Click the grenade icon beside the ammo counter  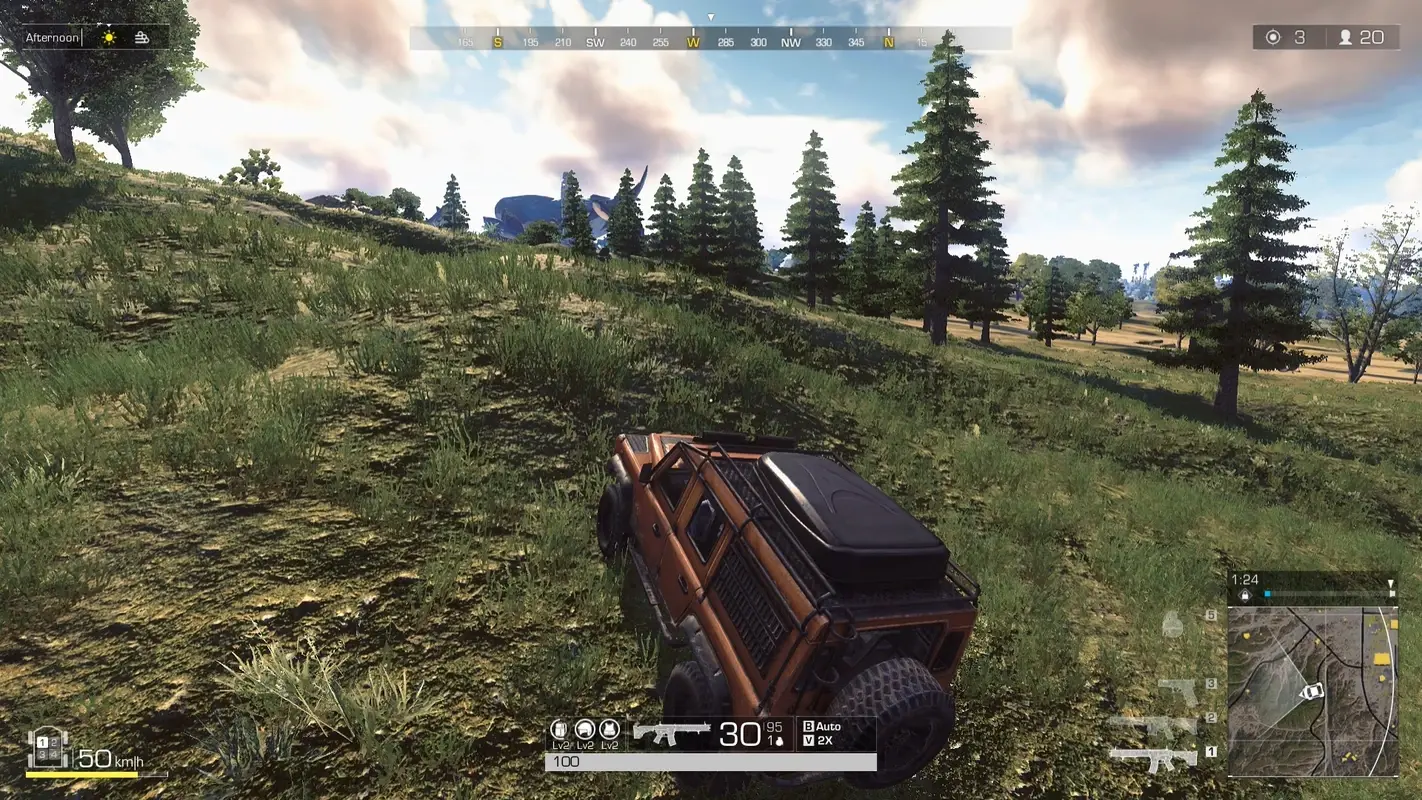coord(779,742)
